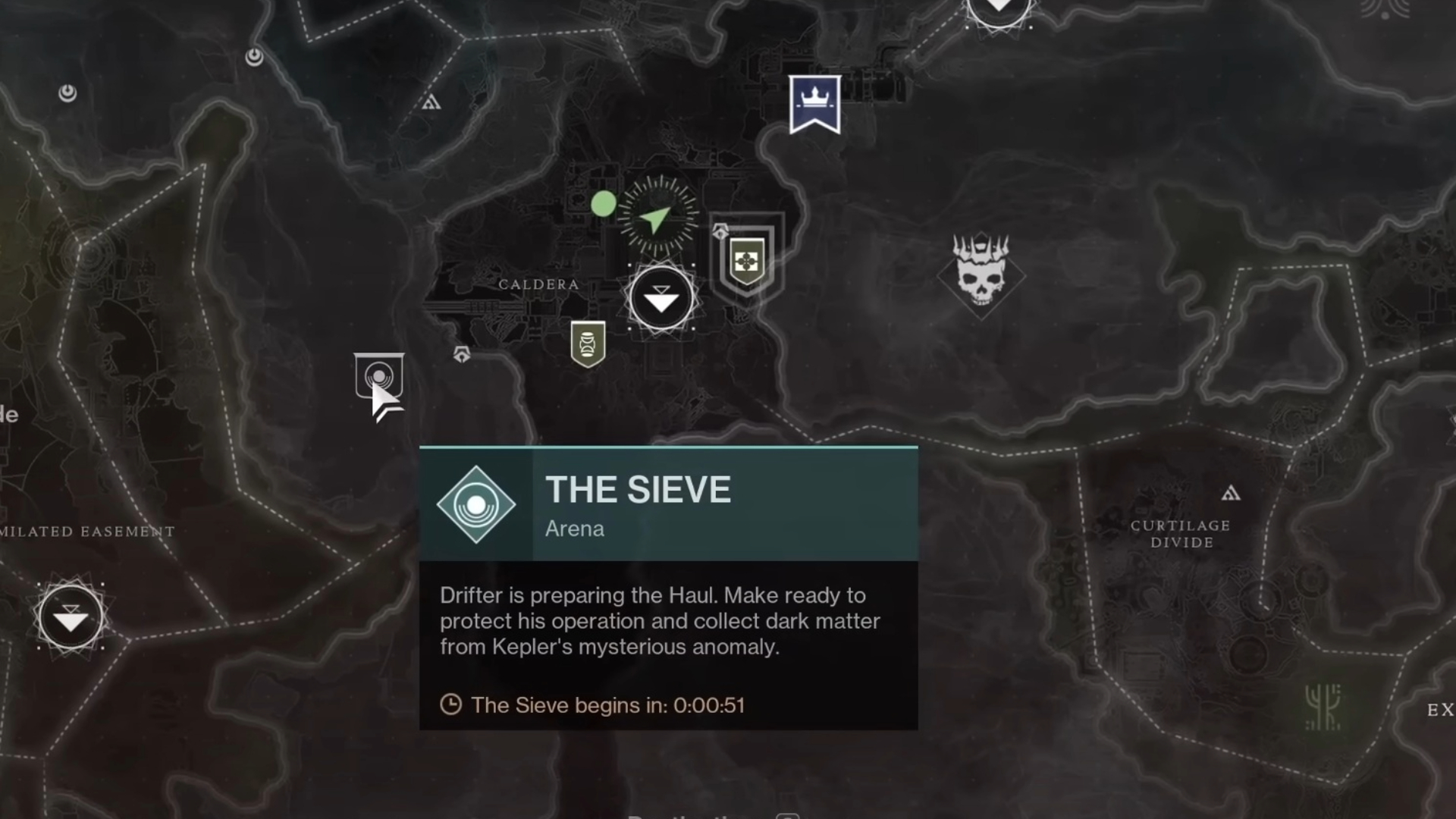Select the green hourglass banner marker
This screenshot has width=1456, height=819.
tap(588, 344)
